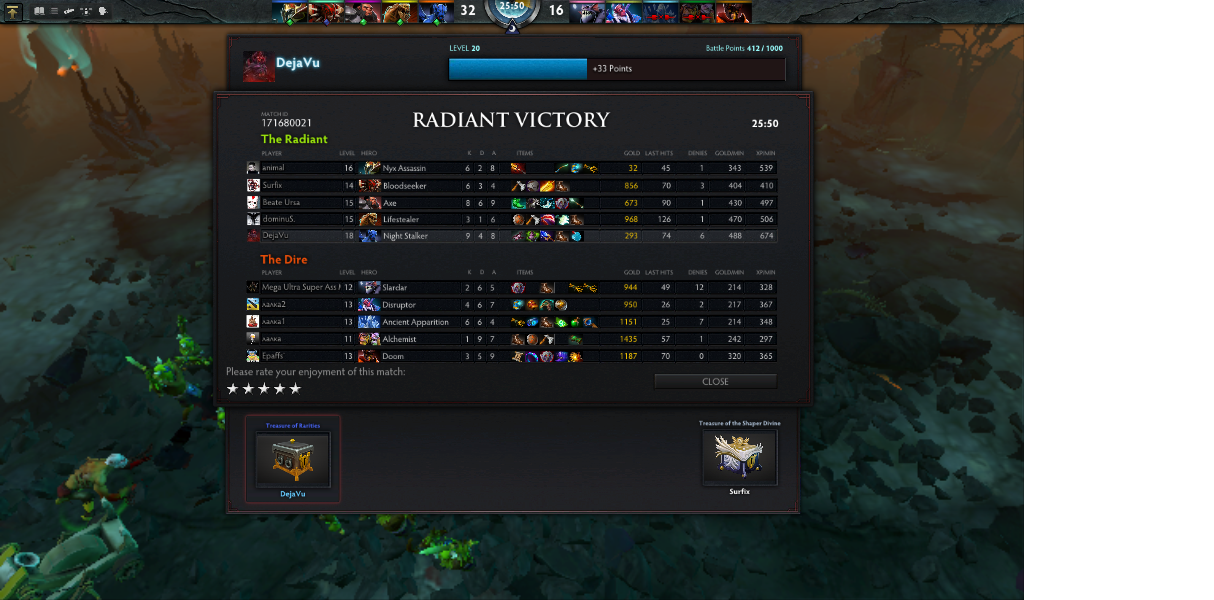
Task: Rate match enjoyment five stars
Action: [x=295, y=388]
